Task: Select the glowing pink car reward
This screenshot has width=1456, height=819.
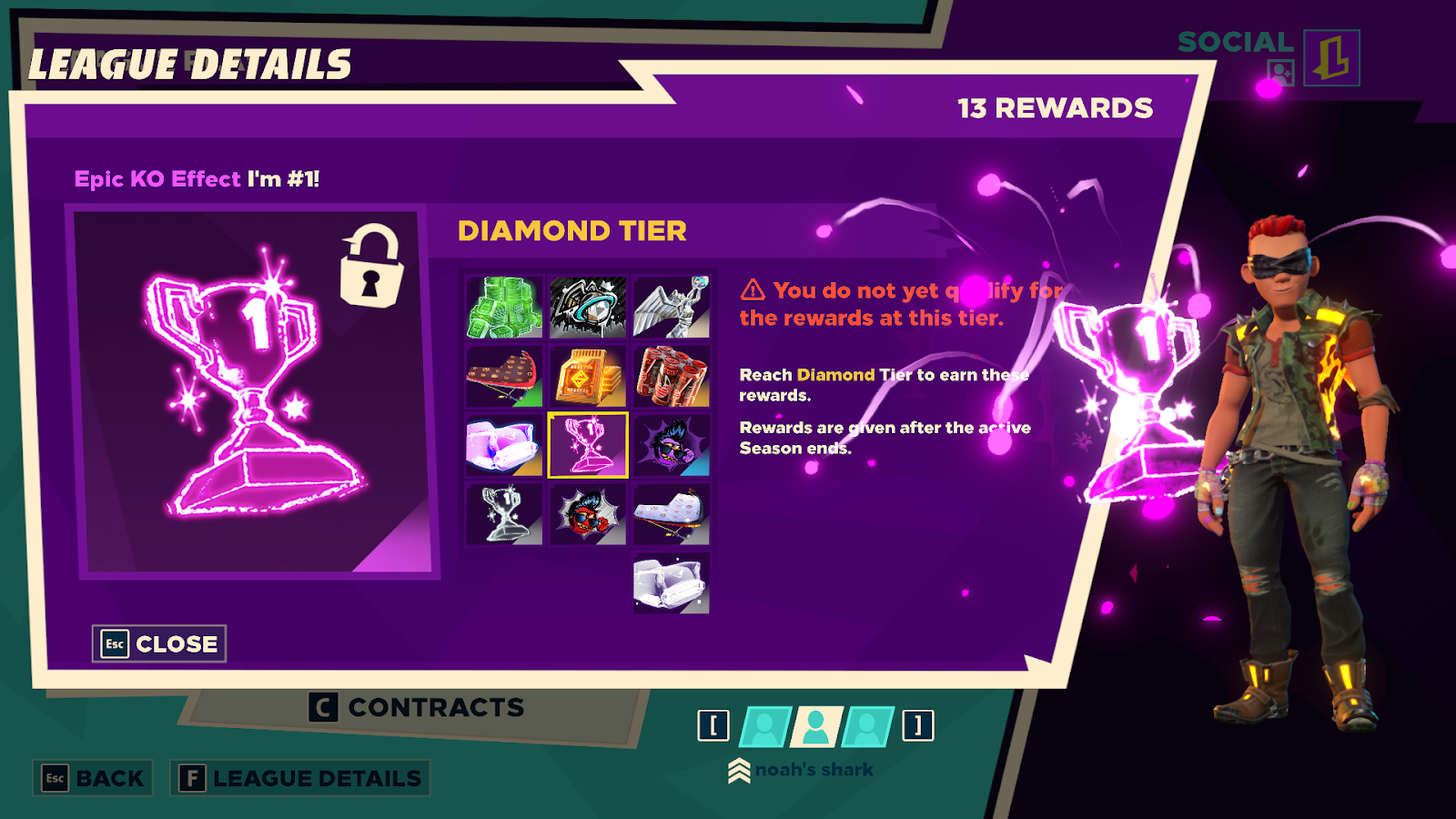Action: [504, 445]
